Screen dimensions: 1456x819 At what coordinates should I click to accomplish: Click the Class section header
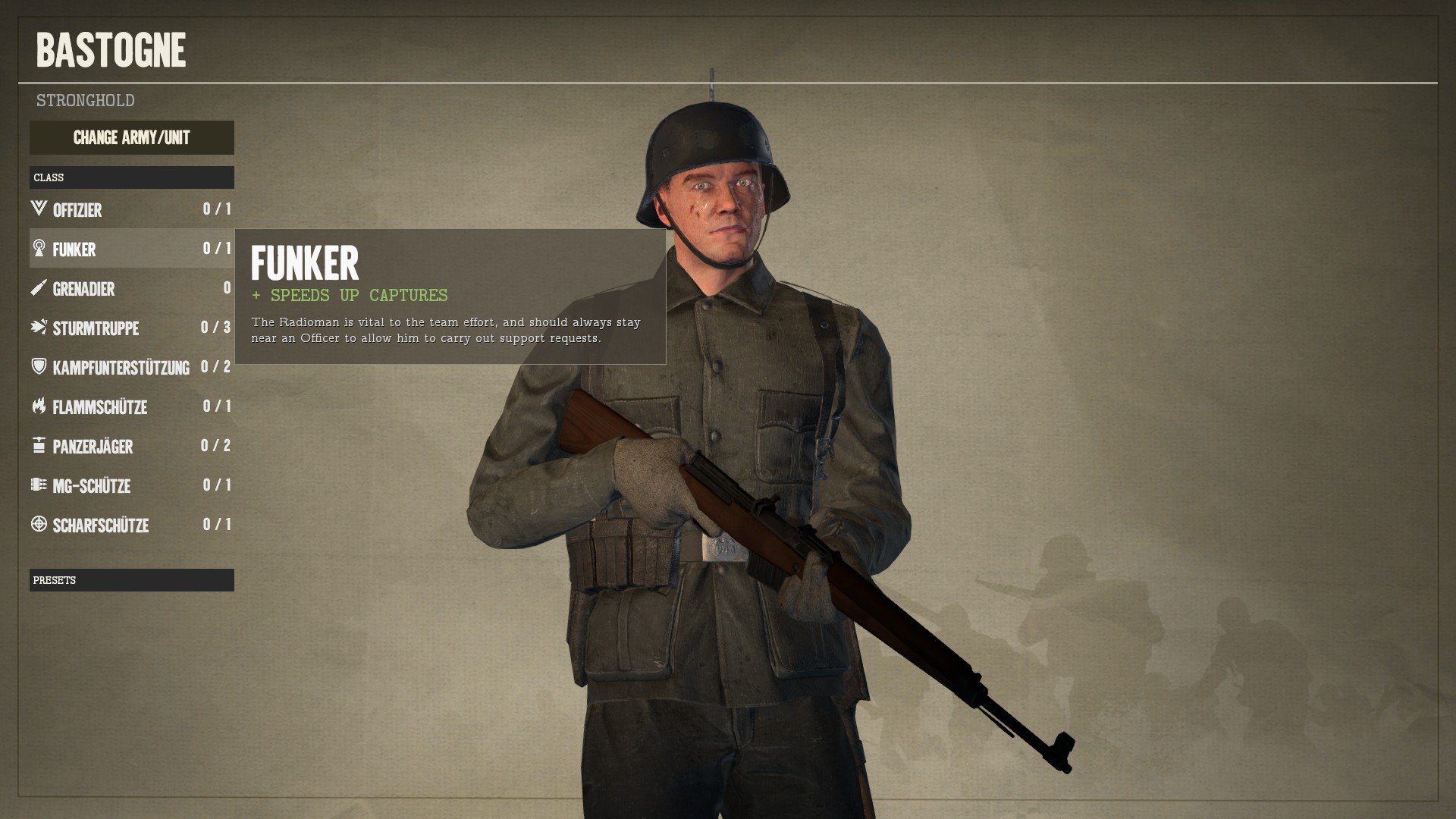point(131,177)
